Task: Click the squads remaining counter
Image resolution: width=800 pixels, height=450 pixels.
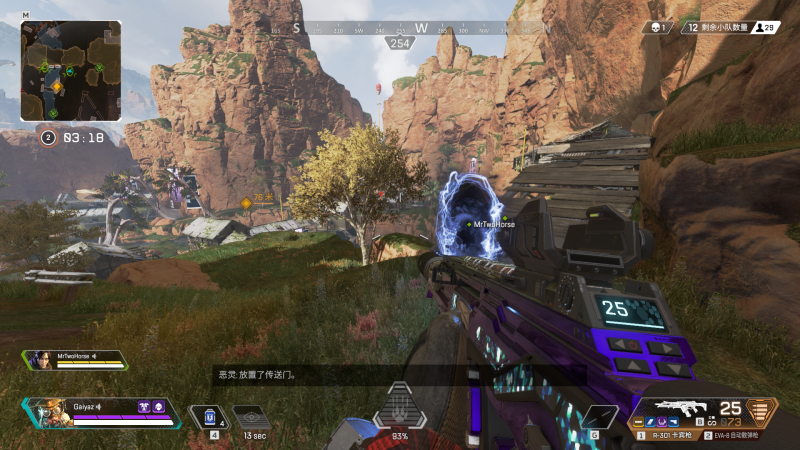Action: coord(731,28)
